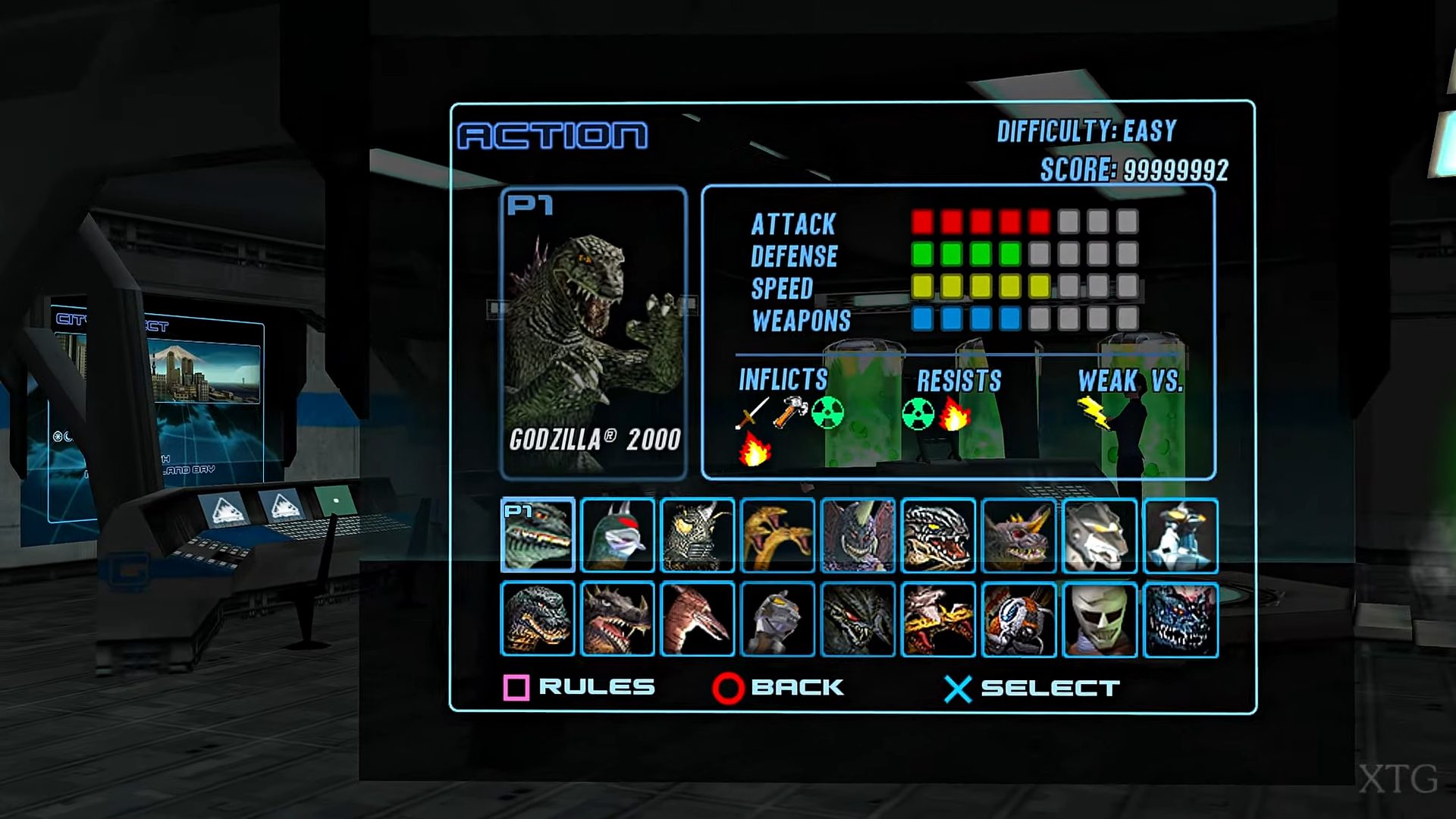Choose the silver Kiryu Mechagodzilla portrait
The image size is (1456, 819).
[1100, 535]
